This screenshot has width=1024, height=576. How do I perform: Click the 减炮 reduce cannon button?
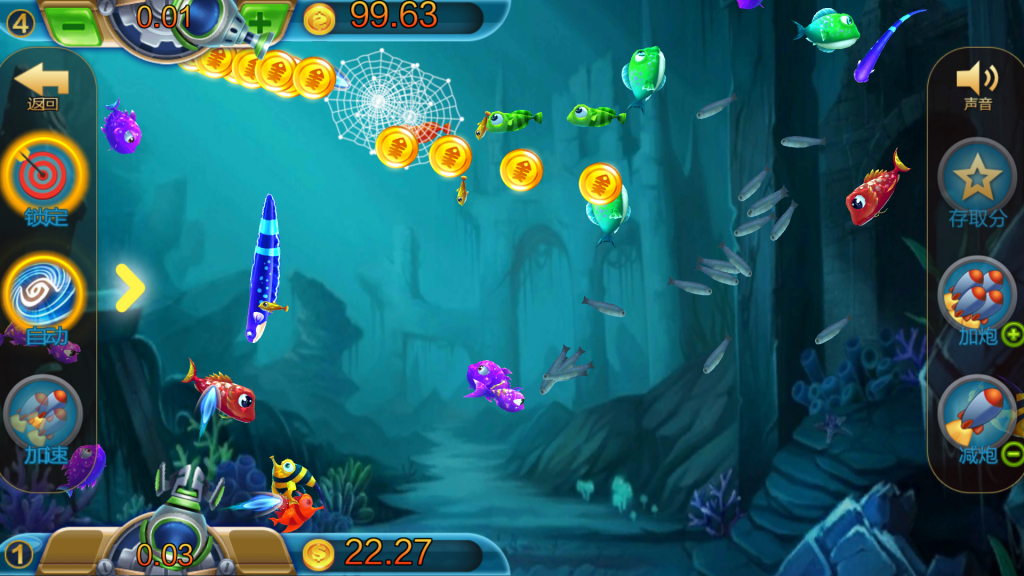(x=978, y=417)
